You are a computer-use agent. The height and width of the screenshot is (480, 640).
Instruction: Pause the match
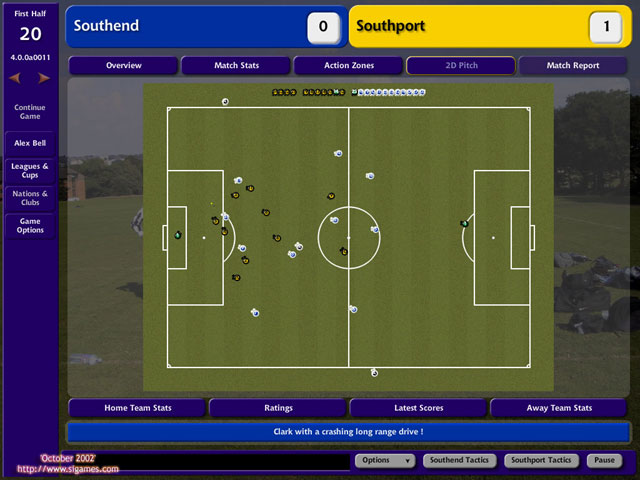602,461
